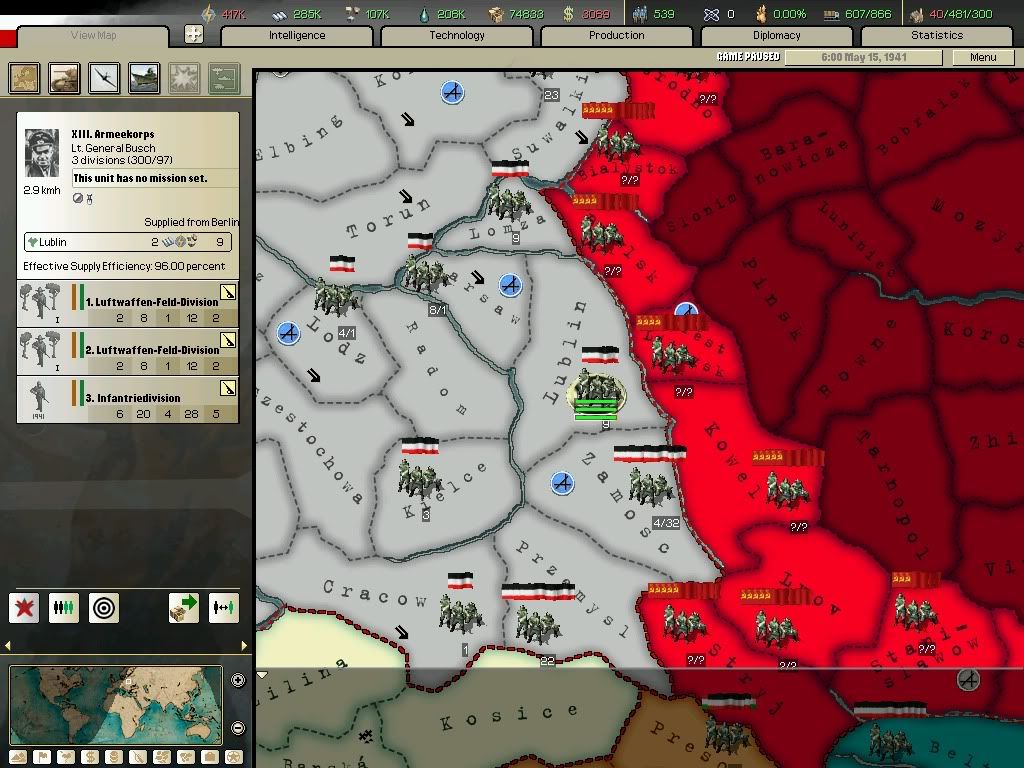Select the airplane air units icon
This screenshot has height=768, width=1024.
pos(105,78)
